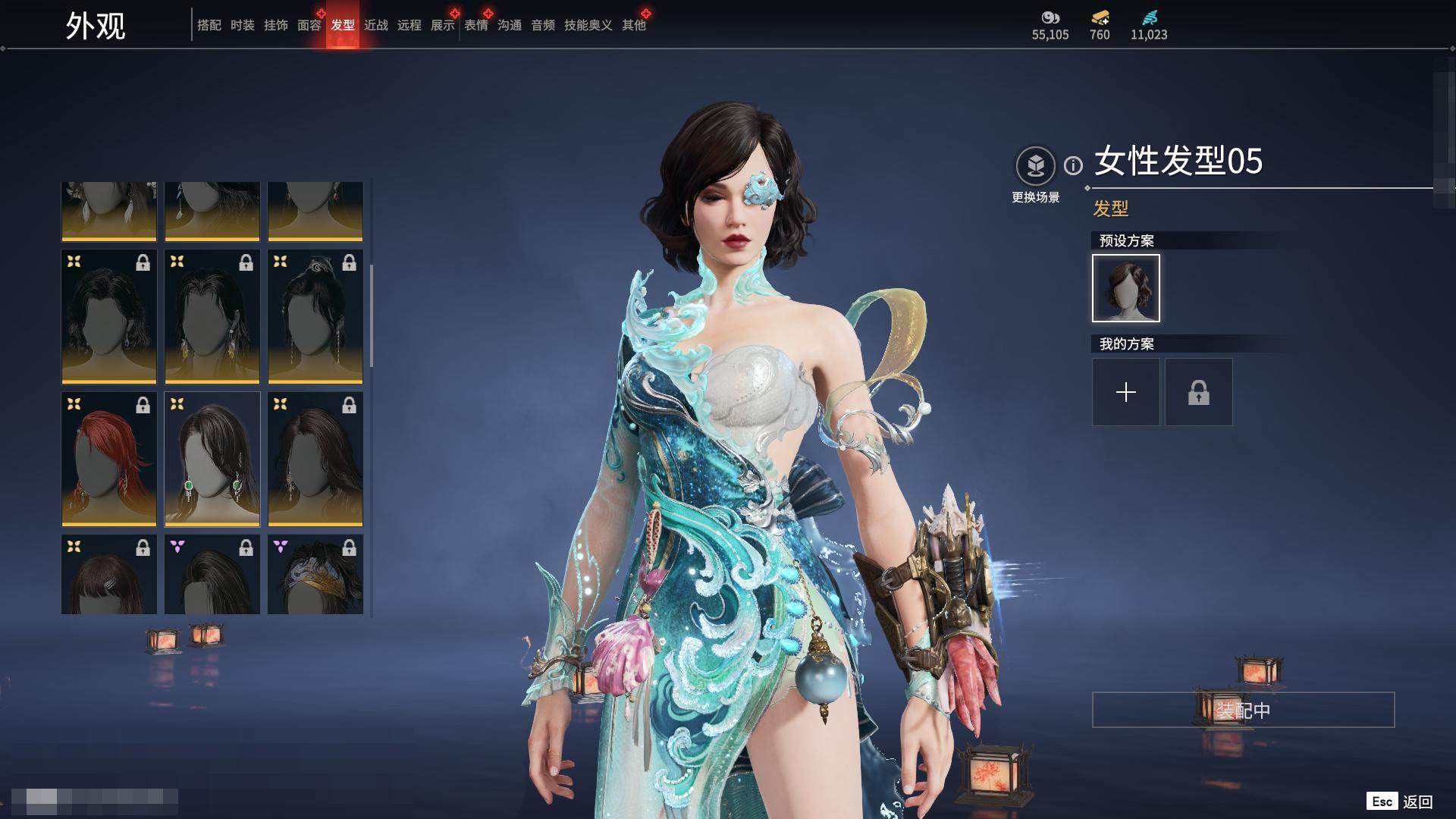The width and height of the screenshot is (1456, 819).
Task: Switch to the 音频 audio tab
Action: (x=542, y=25)
